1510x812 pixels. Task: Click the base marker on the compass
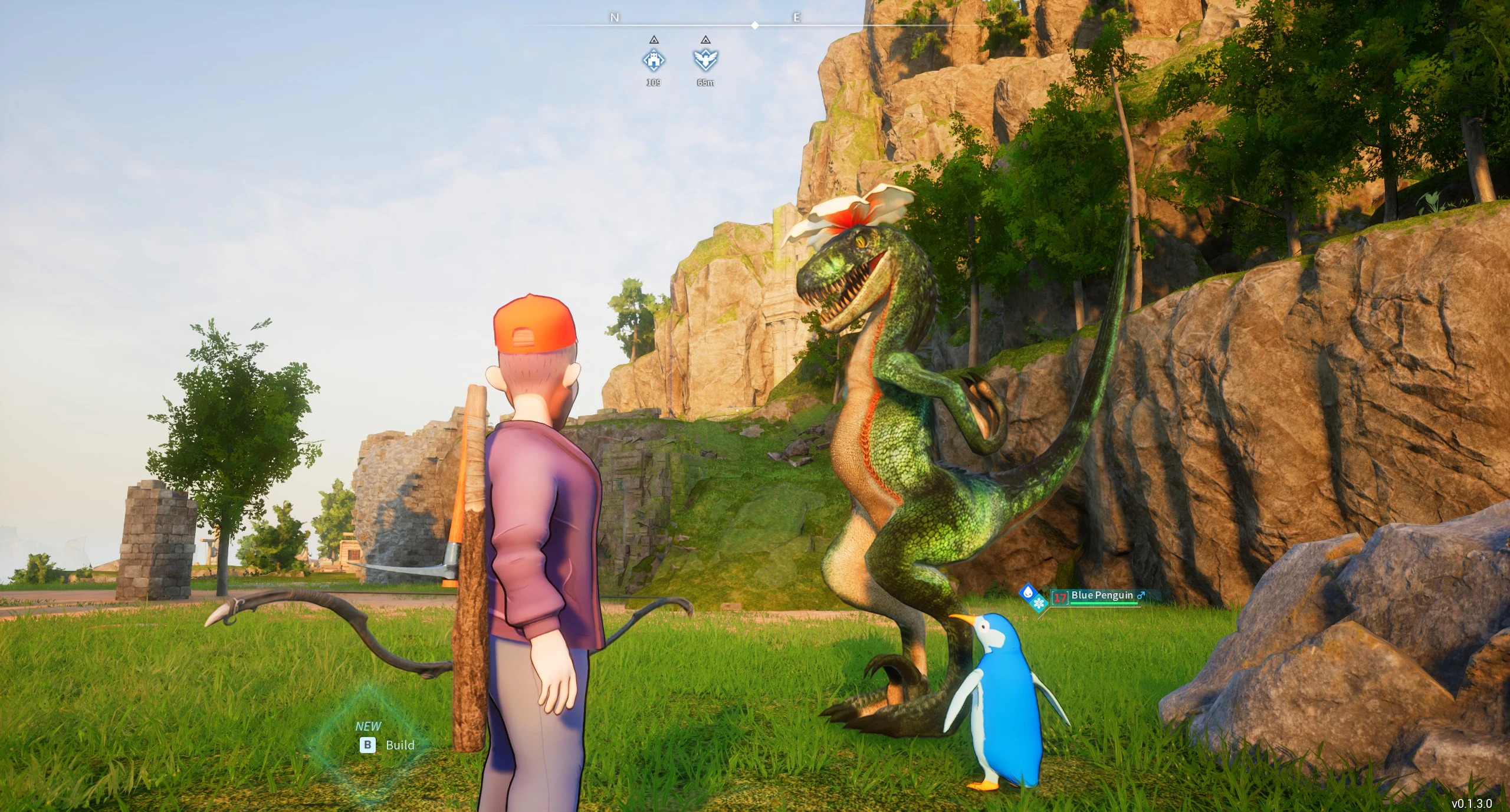654,60
